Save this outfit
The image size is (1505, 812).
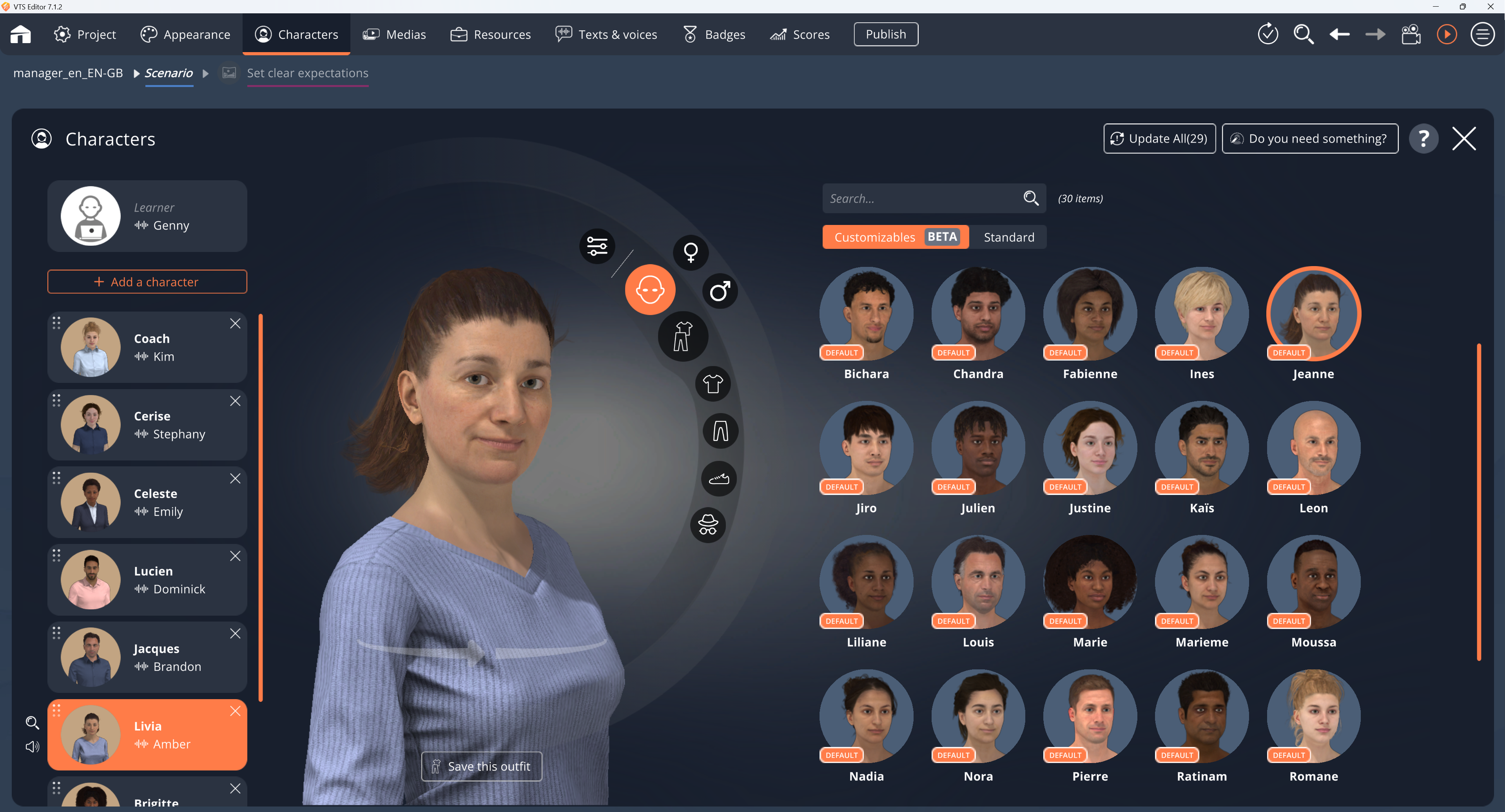pyautogui.click(x=481, y=767)
